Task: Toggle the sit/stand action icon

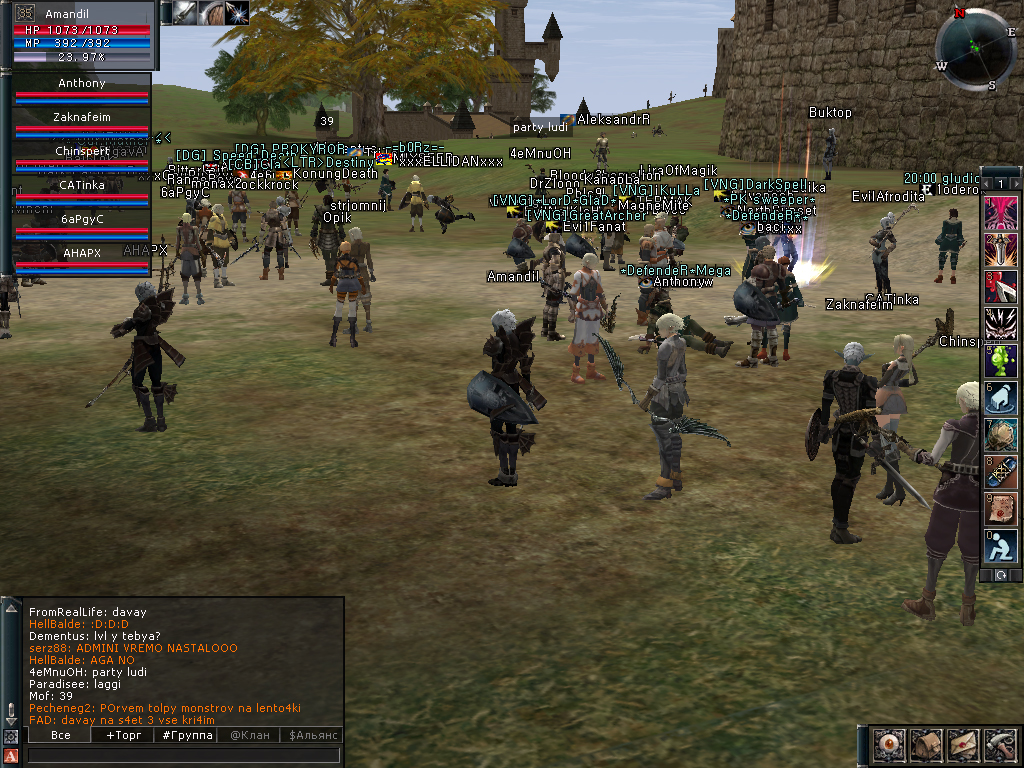Action: click(x=1001, y=546)
